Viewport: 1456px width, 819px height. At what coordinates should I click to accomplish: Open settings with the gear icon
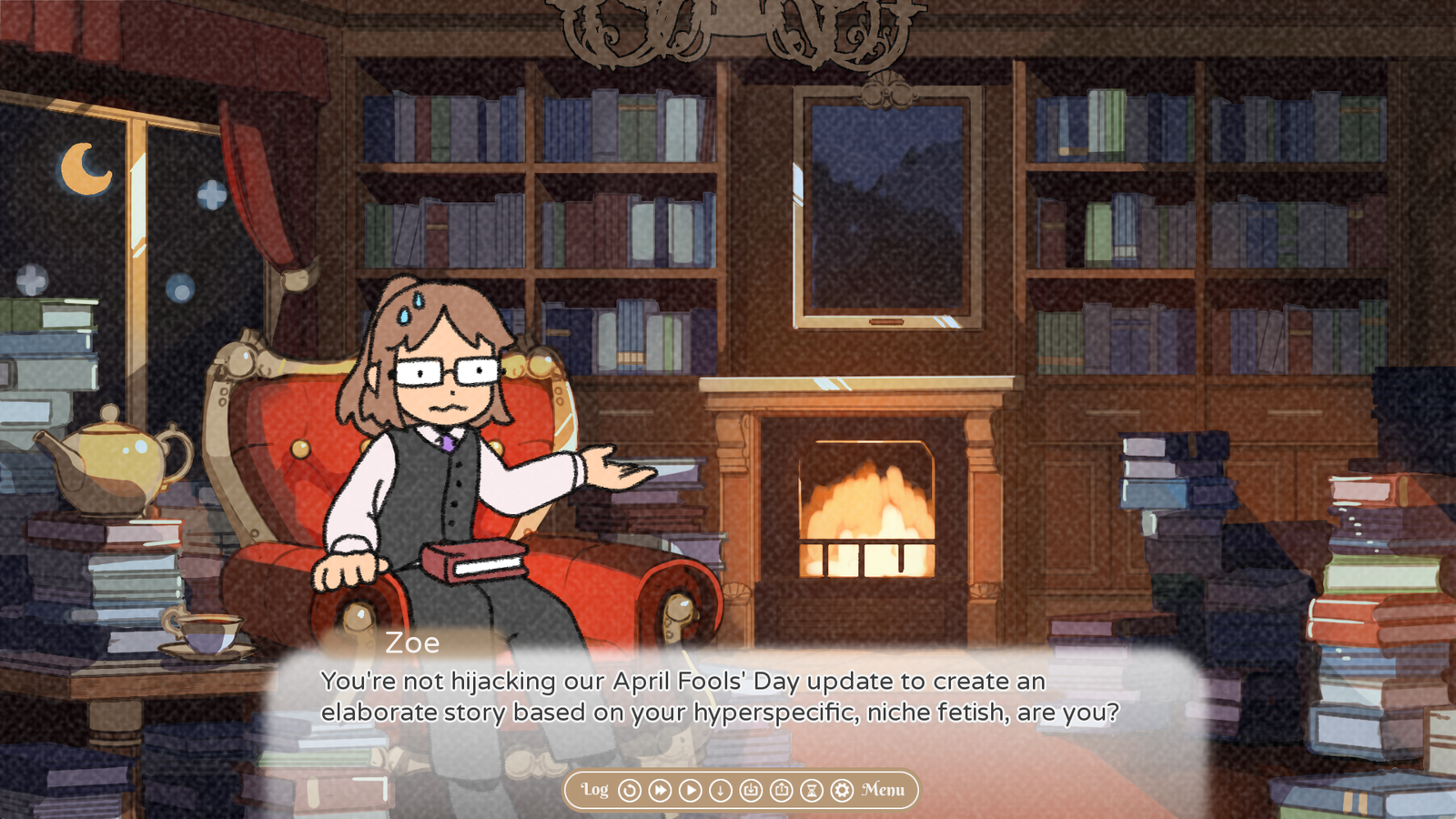coord(842,791)
